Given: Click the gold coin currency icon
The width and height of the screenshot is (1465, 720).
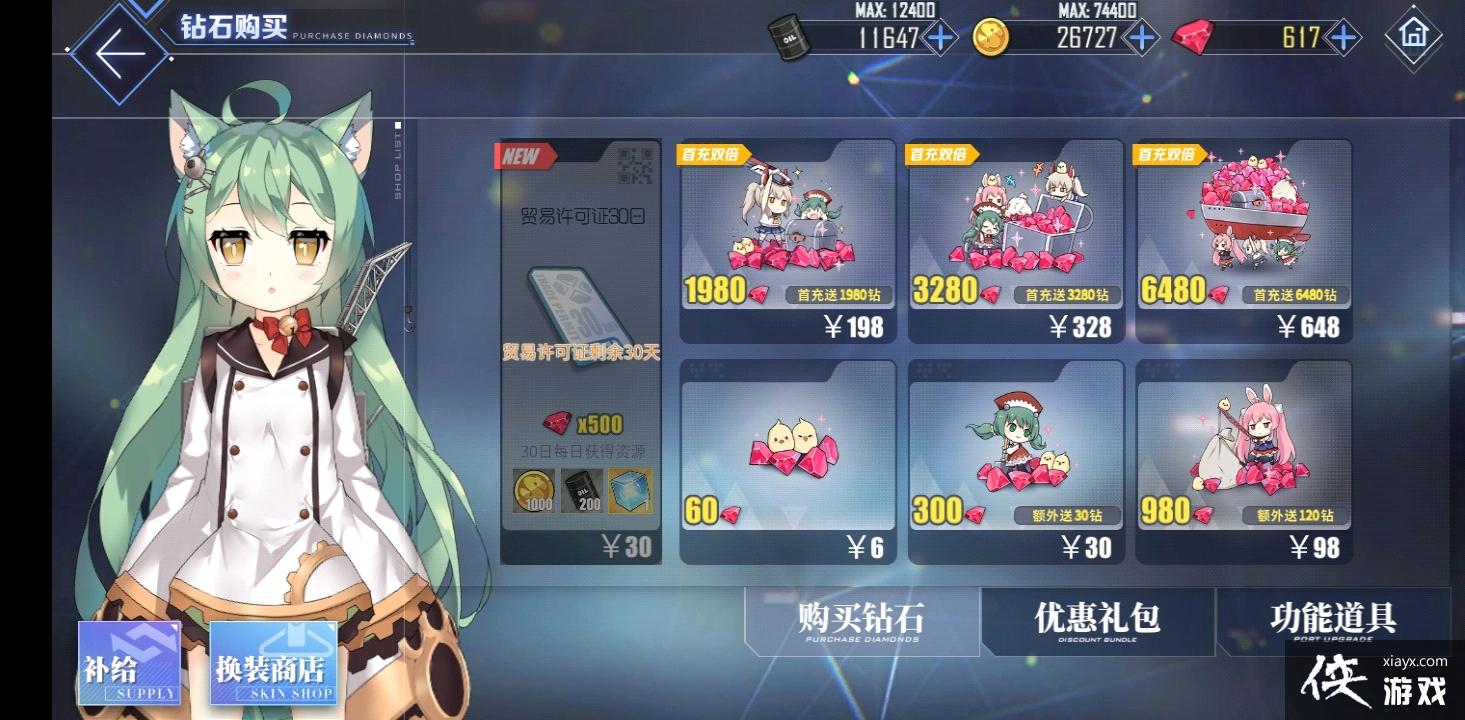Looking at the screenshot, I should [990, 38].
